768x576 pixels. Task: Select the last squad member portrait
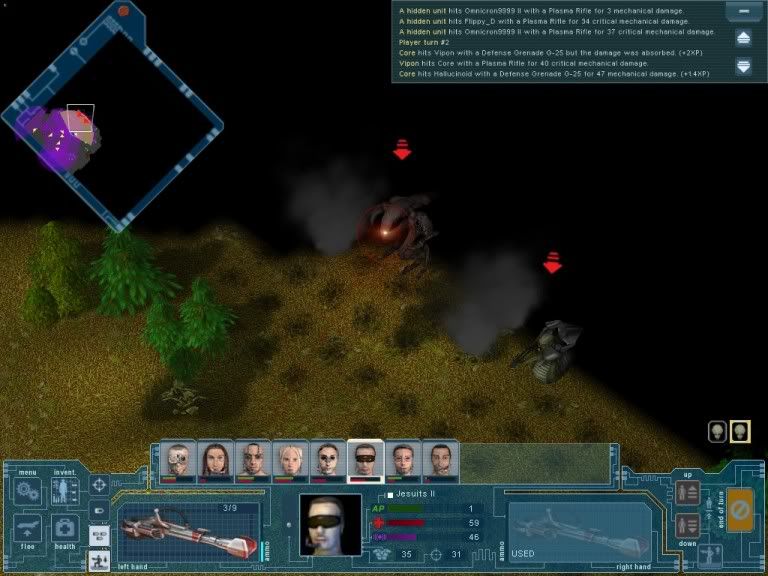[440, 460]
